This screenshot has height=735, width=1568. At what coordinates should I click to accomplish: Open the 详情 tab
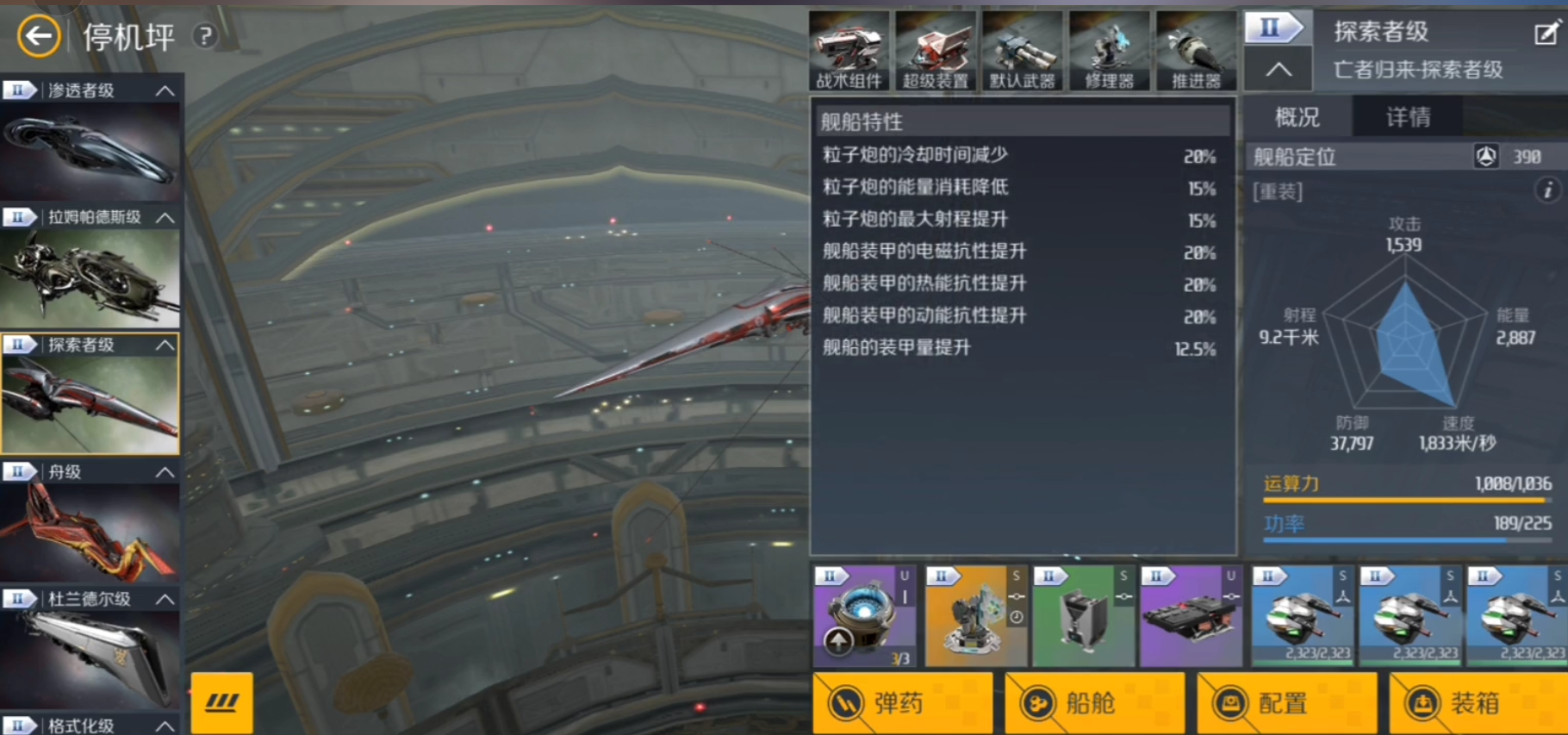point(1408,117)
